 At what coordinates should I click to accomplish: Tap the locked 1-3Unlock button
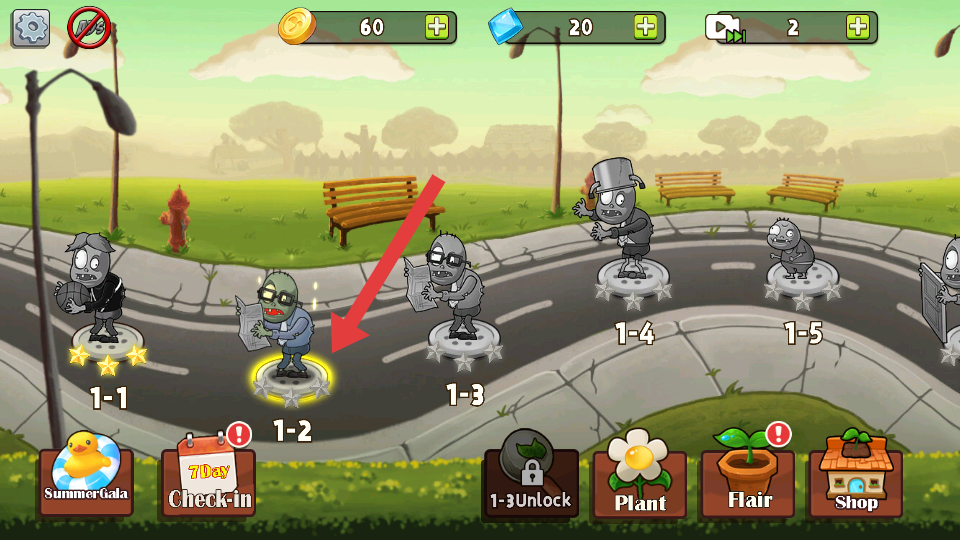pos(530,478)
